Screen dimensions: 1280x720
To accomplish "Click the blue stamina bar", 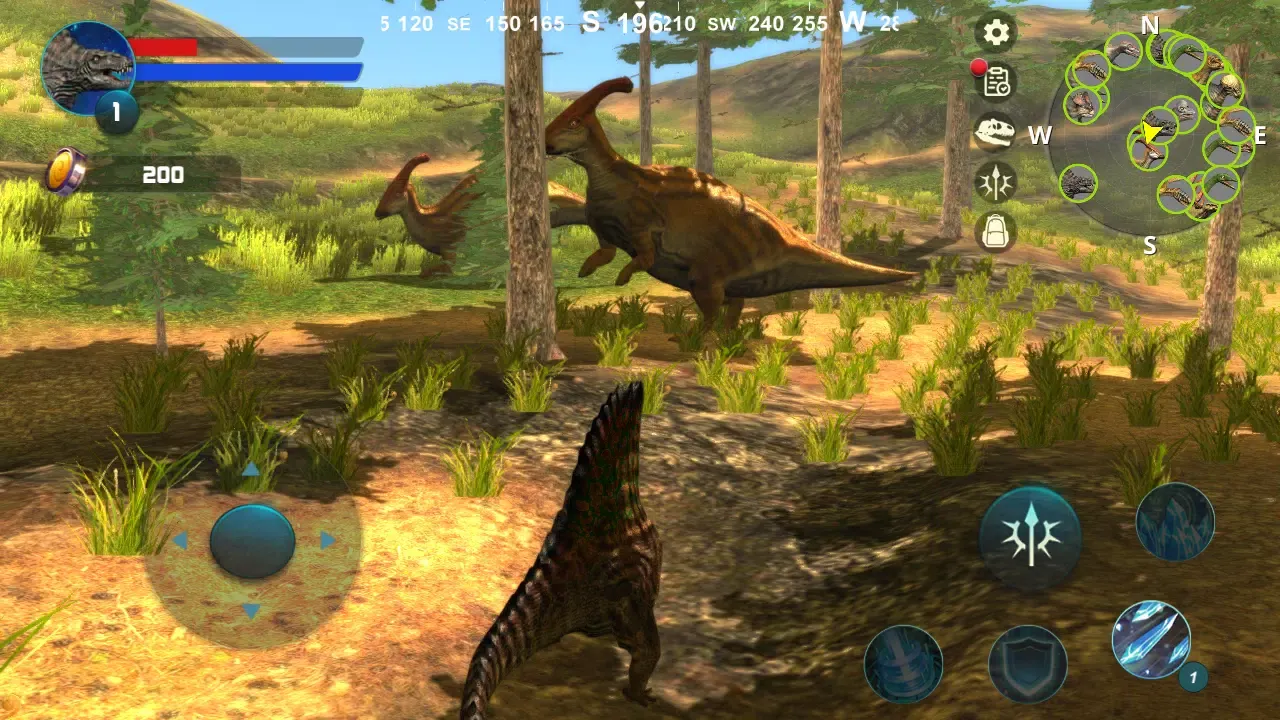I will pyautogui.click(x=250, y=72).
